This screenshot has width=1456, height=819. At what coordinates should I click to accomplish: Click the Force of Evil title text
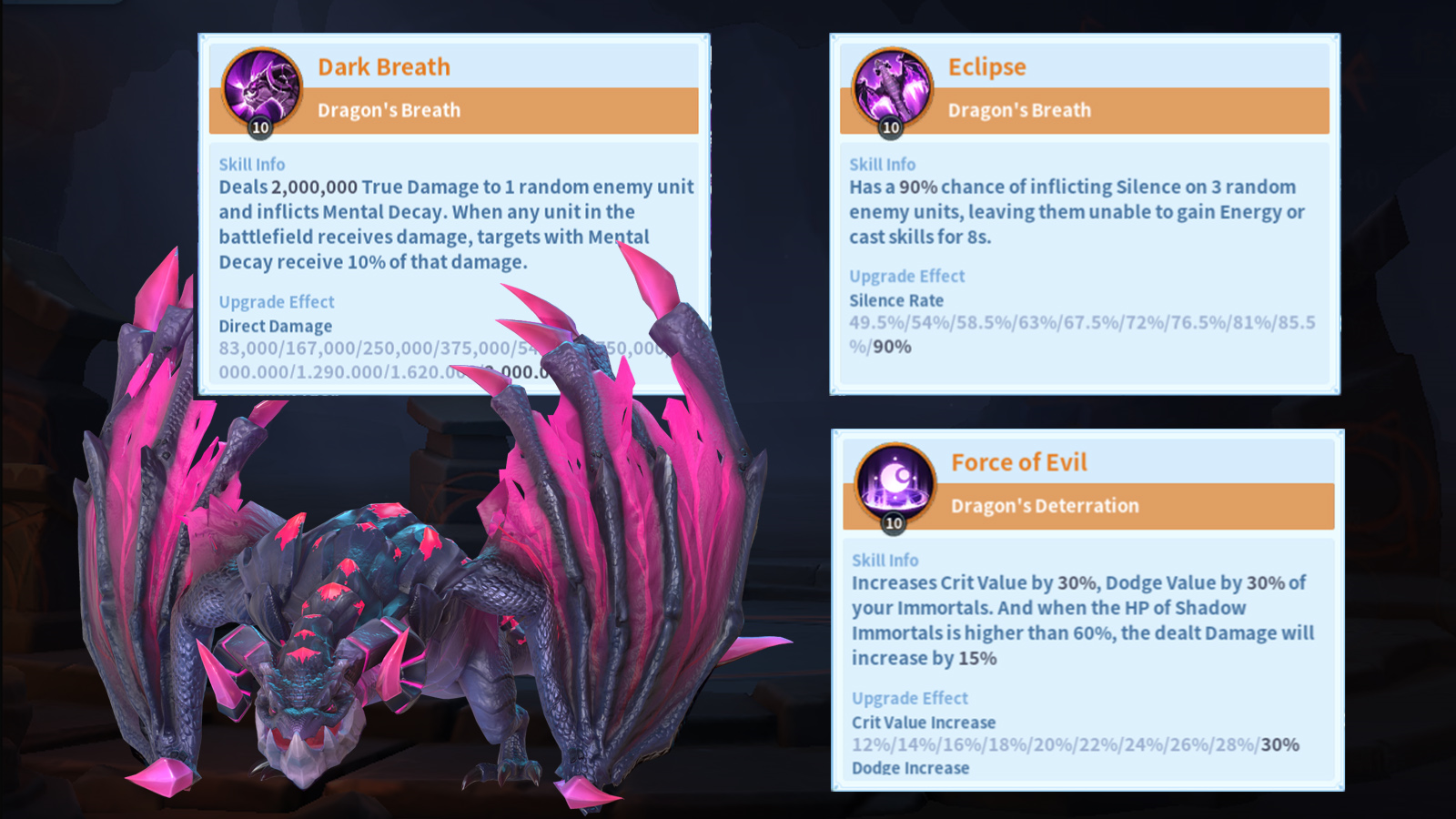pyautogui.click(x=1019, y=462)
